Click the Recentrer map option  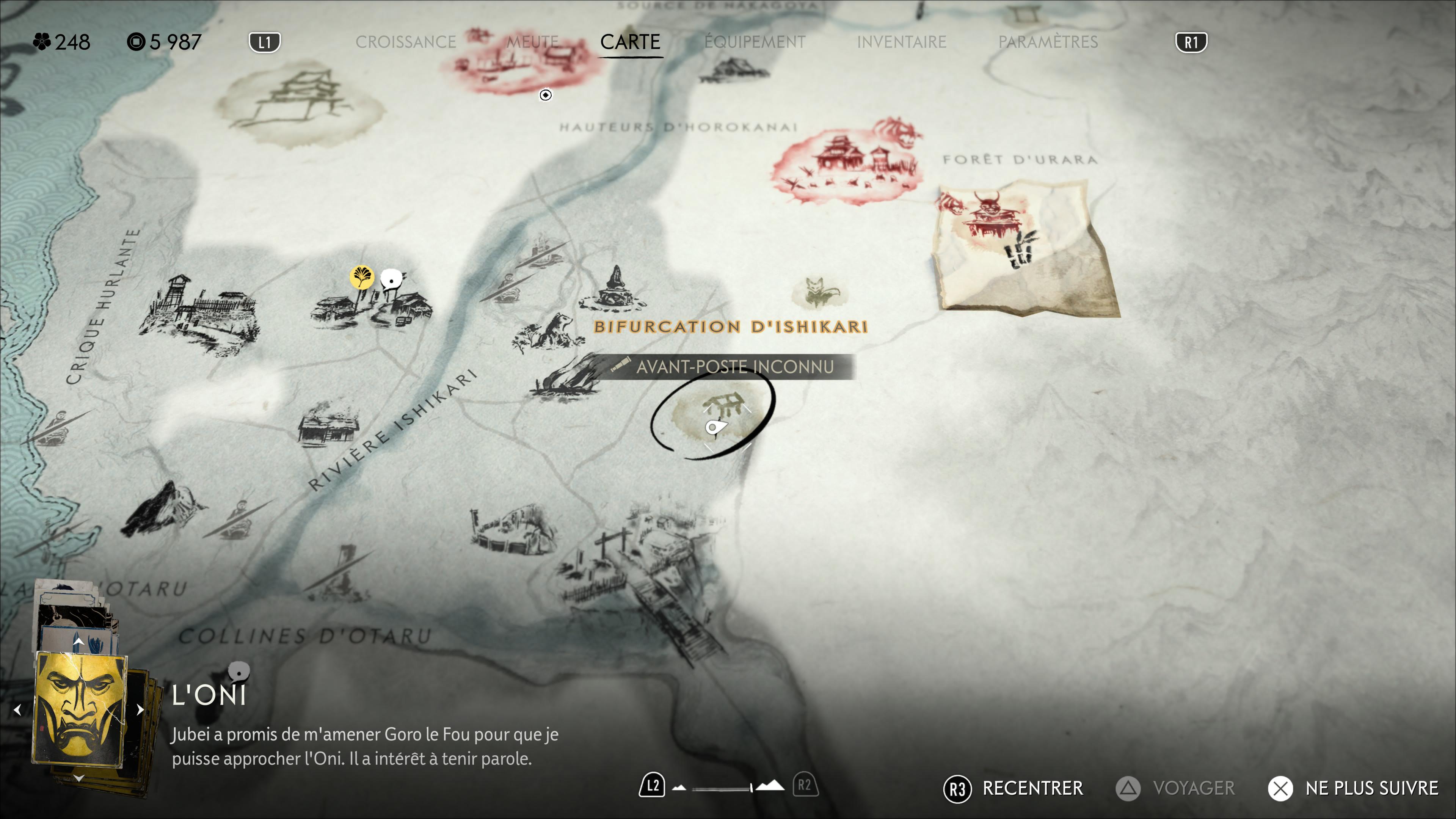(x=1013, y=788)
